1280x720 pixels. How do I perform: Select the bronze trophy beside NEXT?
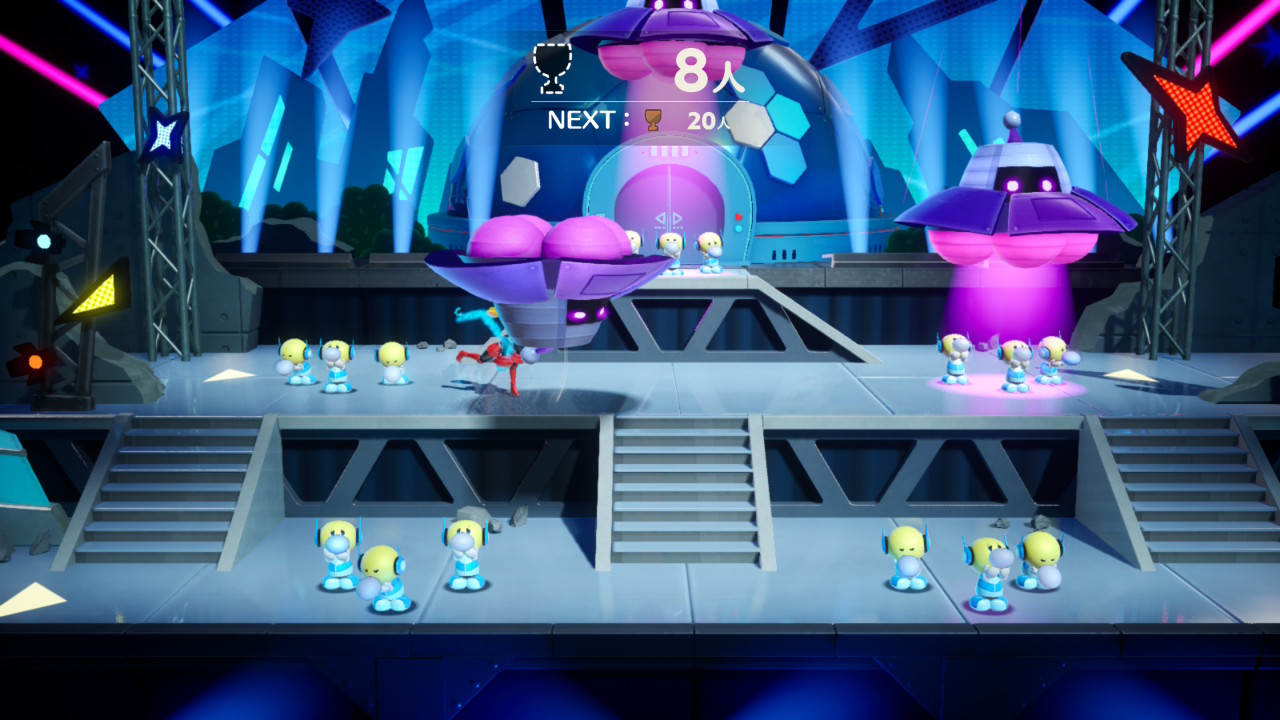coord(653,120)
